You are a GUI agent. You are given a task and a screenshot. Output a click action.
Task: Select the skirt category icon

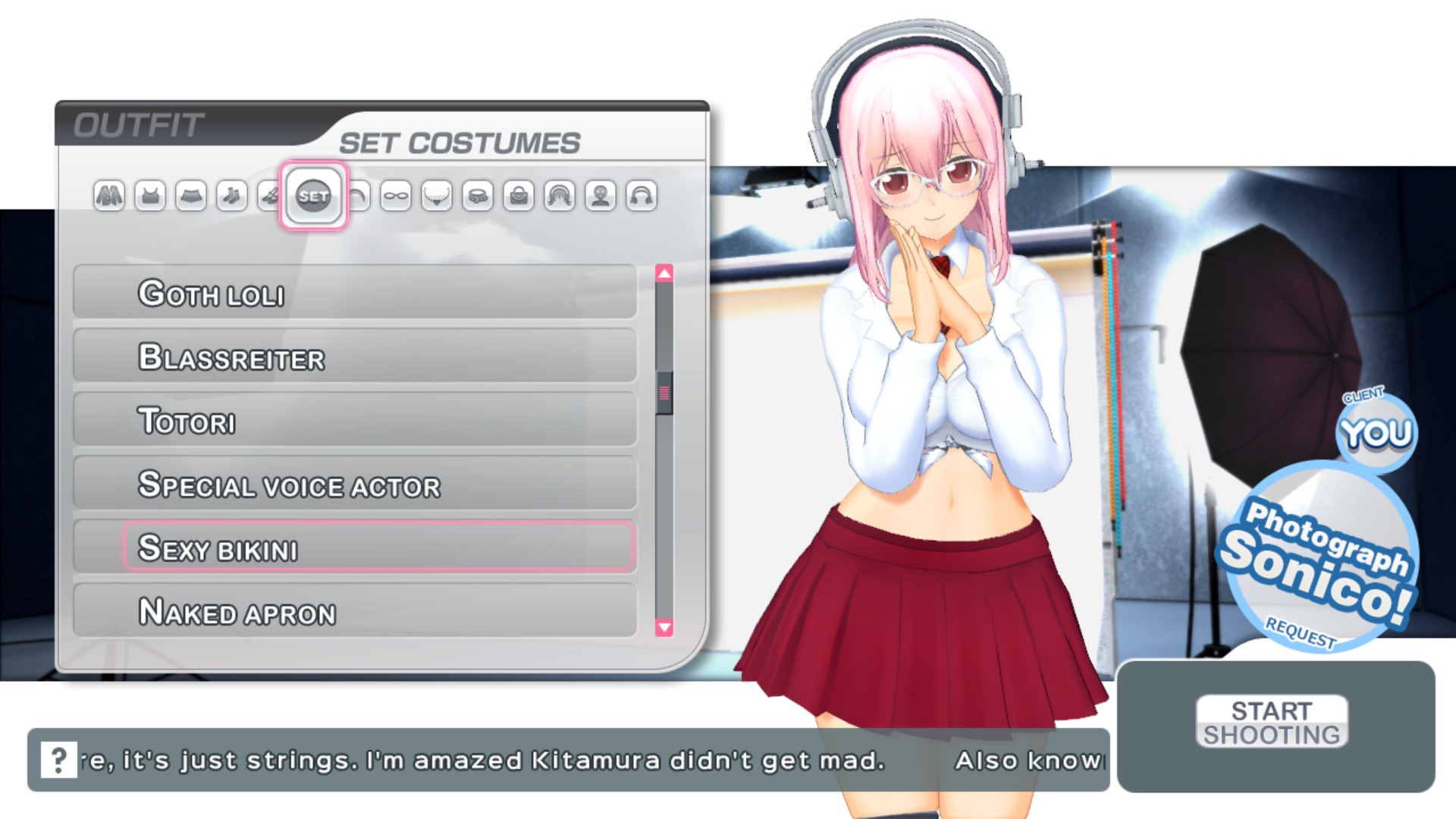click(x=192, y=197)
